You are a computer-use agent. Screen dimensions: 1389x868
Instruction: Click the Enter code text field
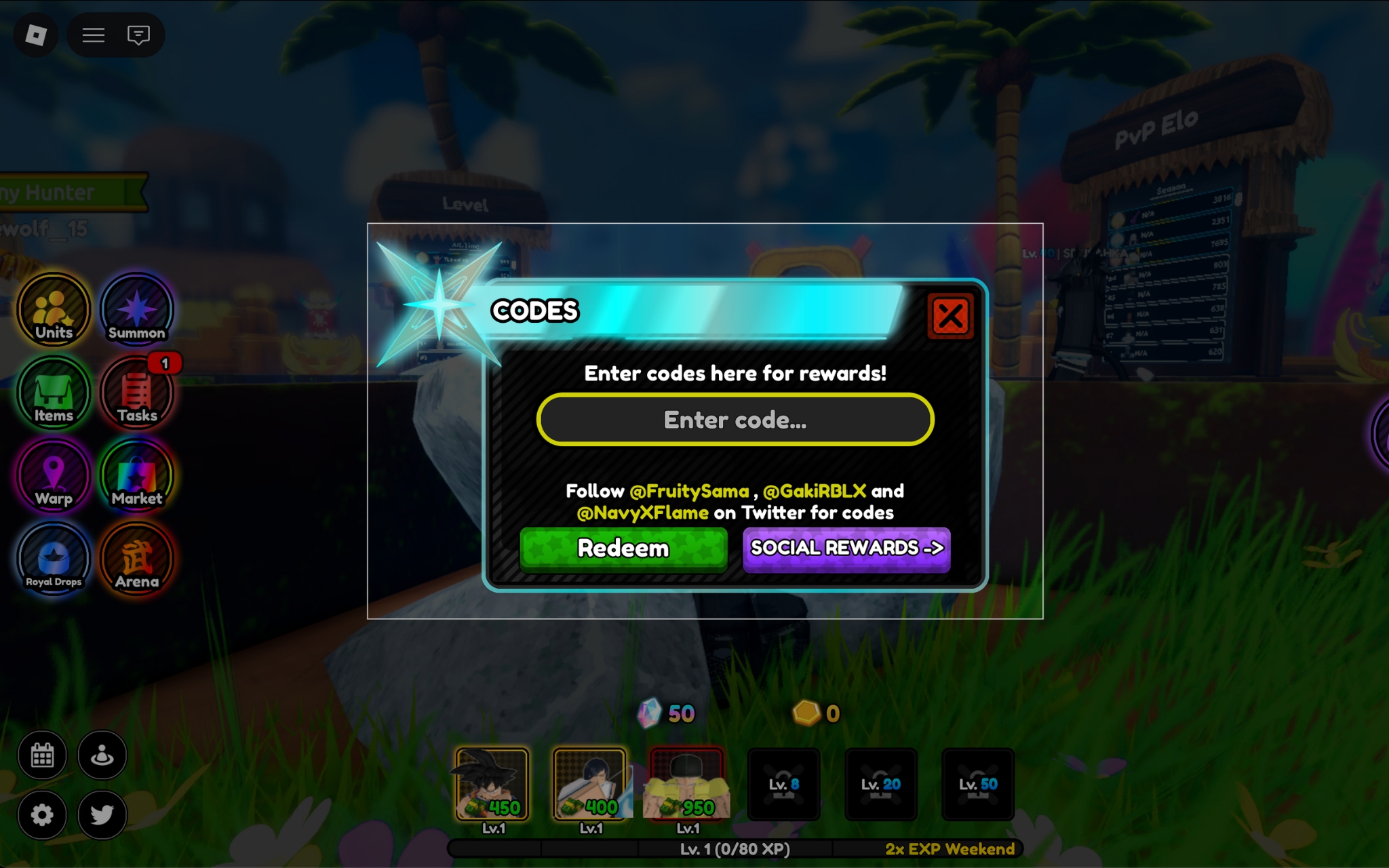coord(735,420)
